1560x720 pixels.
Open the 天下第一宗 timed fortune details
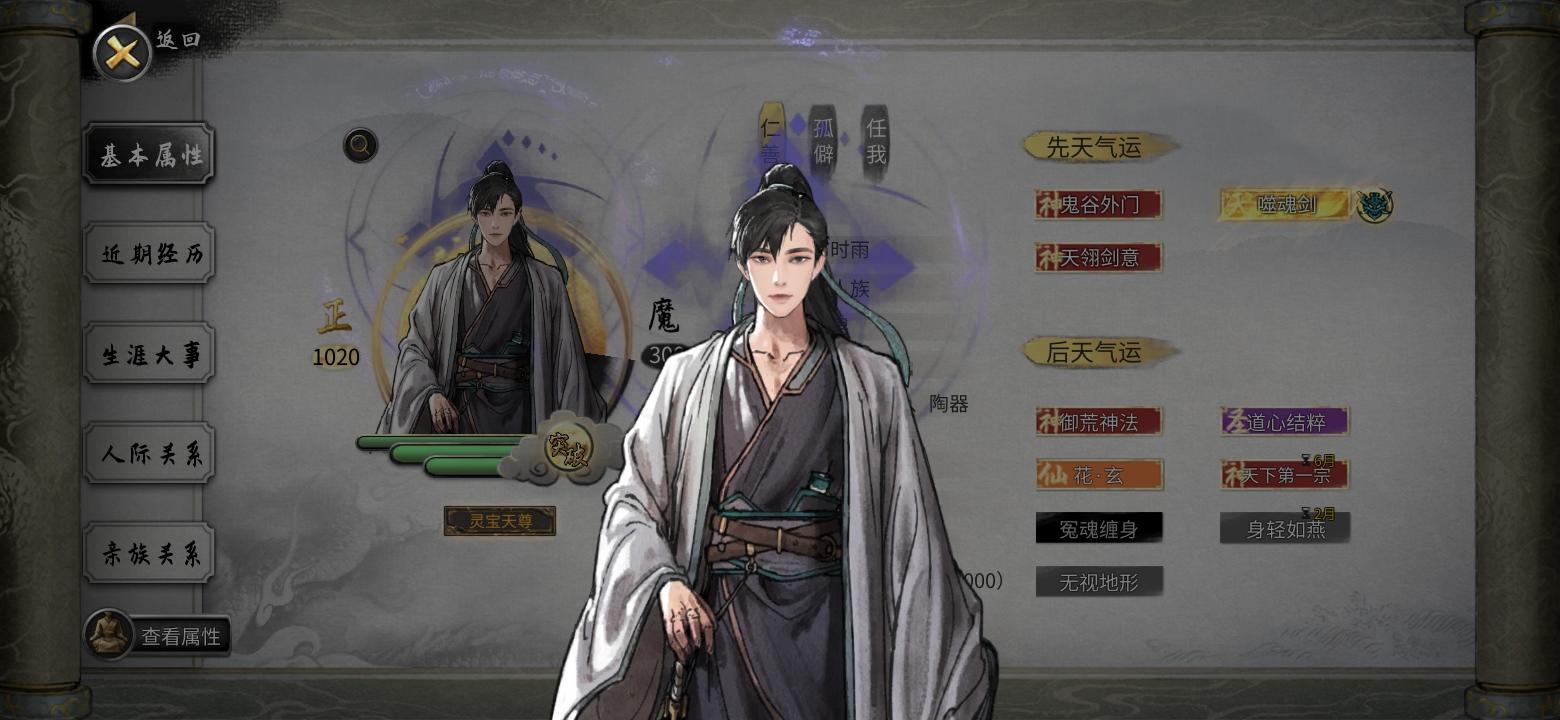pos(1284,476)
